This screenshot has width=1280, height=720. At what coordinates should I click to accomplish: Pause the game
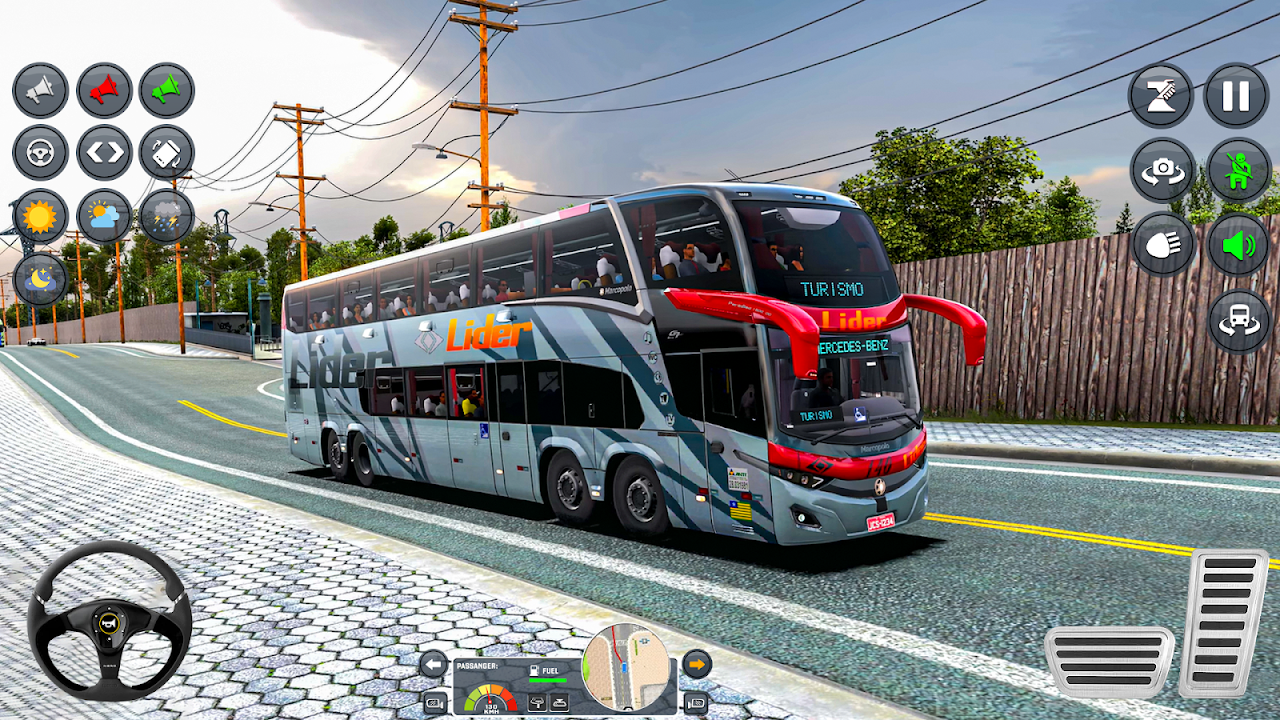tap(1236, 96)
